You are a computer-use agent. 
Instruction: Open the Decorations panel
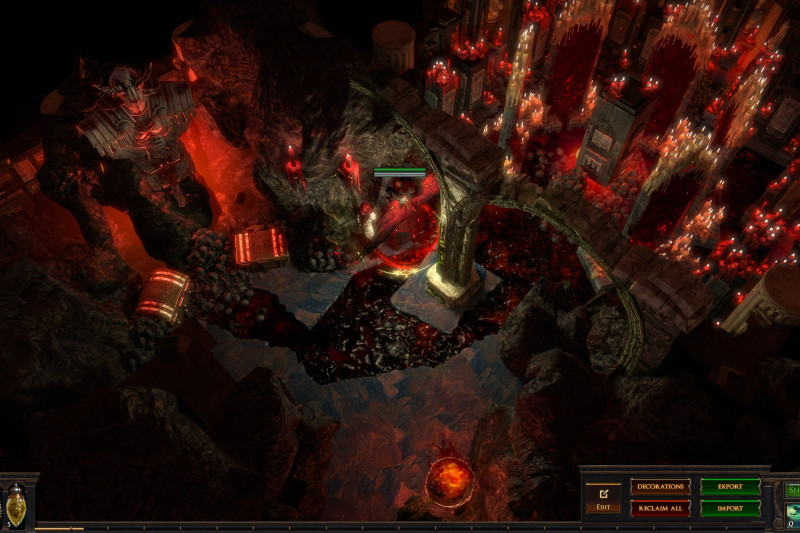coord(660,487)
